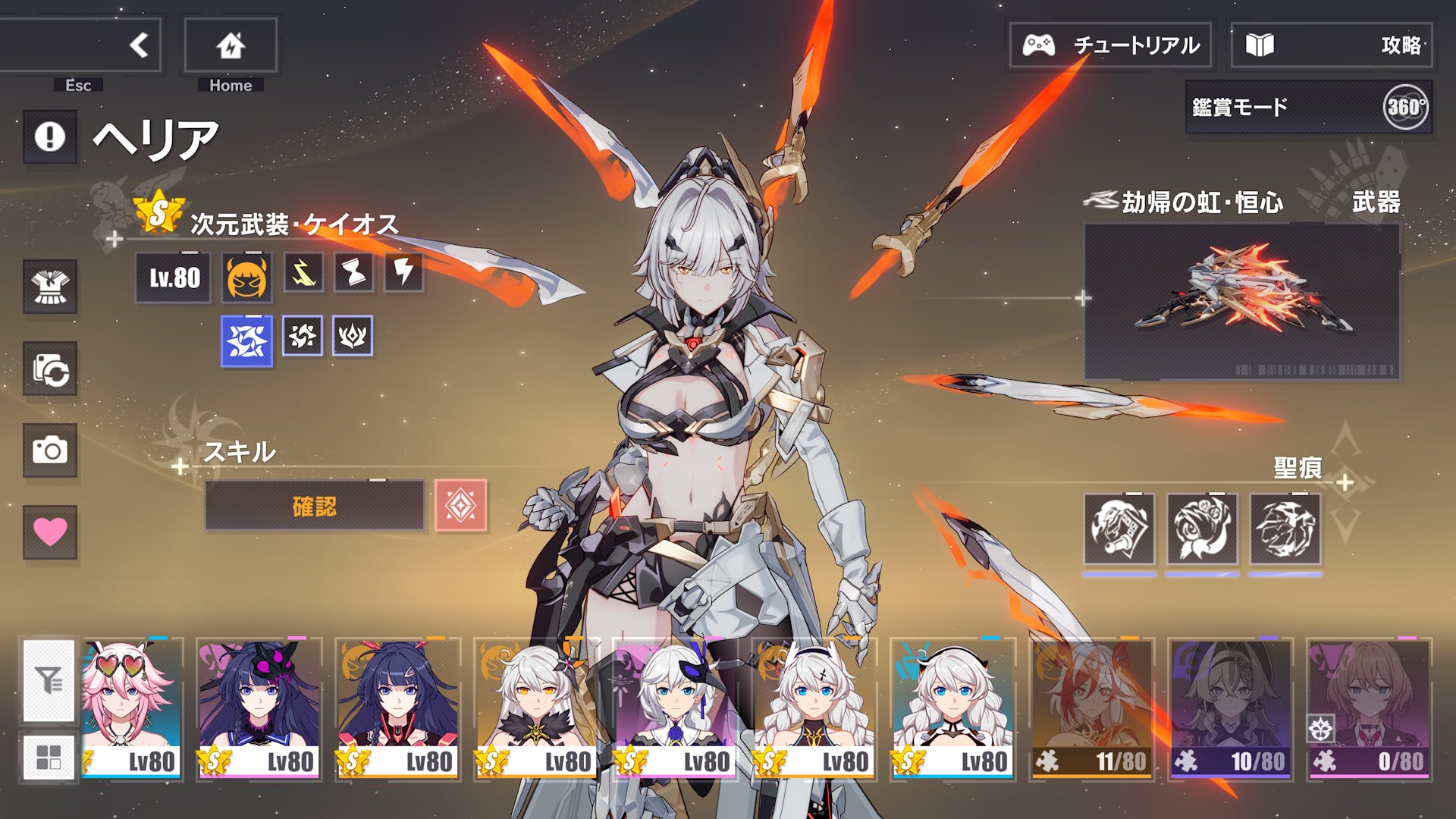Open the チュートリアル tutorial
1456x819 pixels.
pyautogui.click(x=1110, y=45)
